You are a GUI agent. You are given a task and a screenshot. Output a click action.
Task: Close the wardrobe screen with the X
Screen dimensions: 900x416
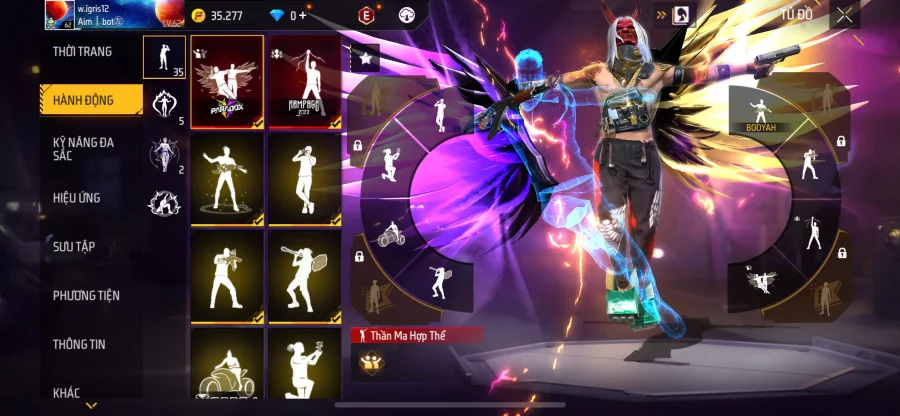(845, 15)
